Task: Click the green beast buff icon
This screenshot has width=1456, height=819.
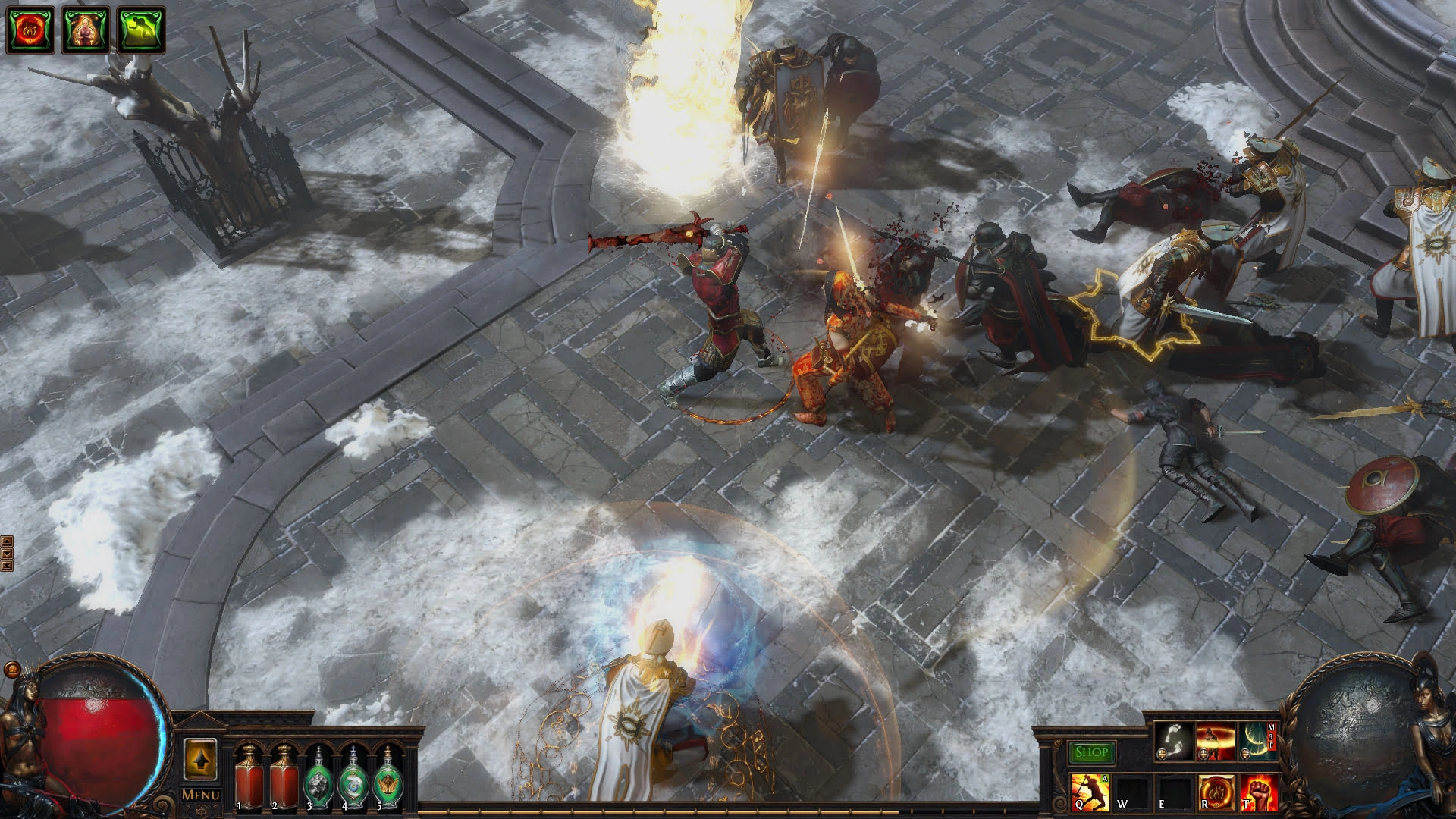Action: point(141,30)
